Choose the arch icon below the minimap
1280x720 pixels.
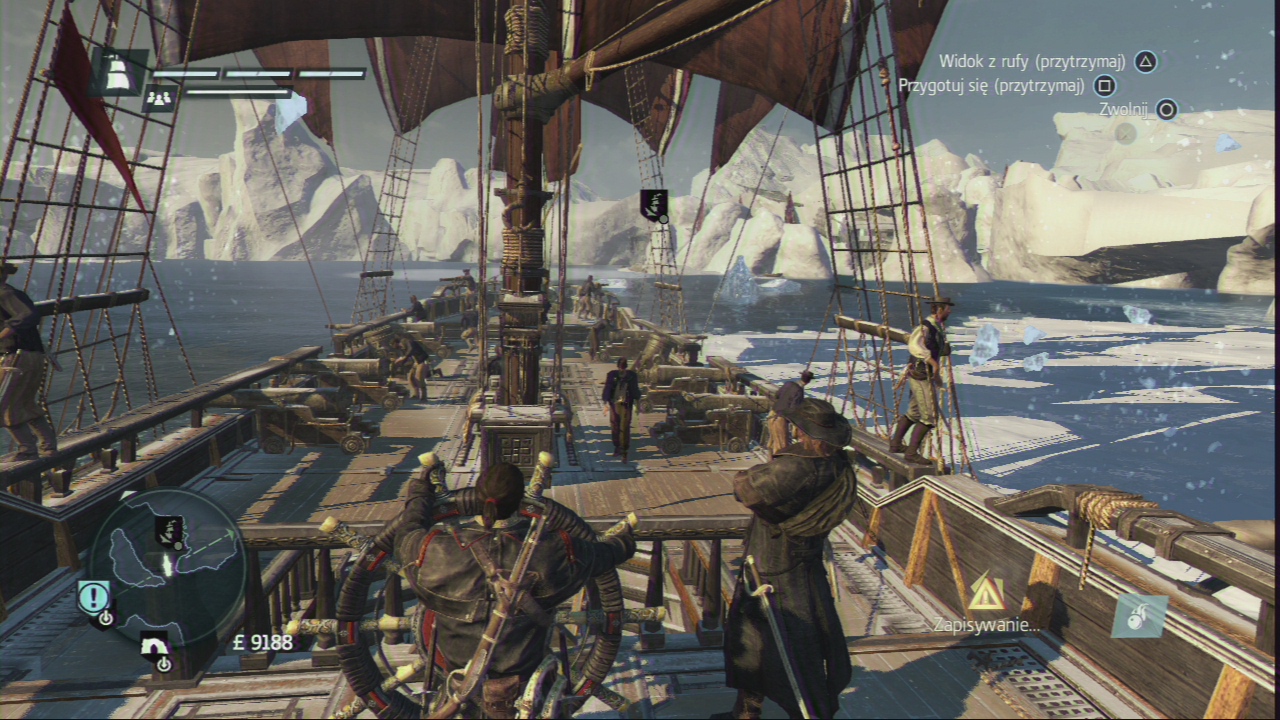pyautogui.click(x=154, y=648)
